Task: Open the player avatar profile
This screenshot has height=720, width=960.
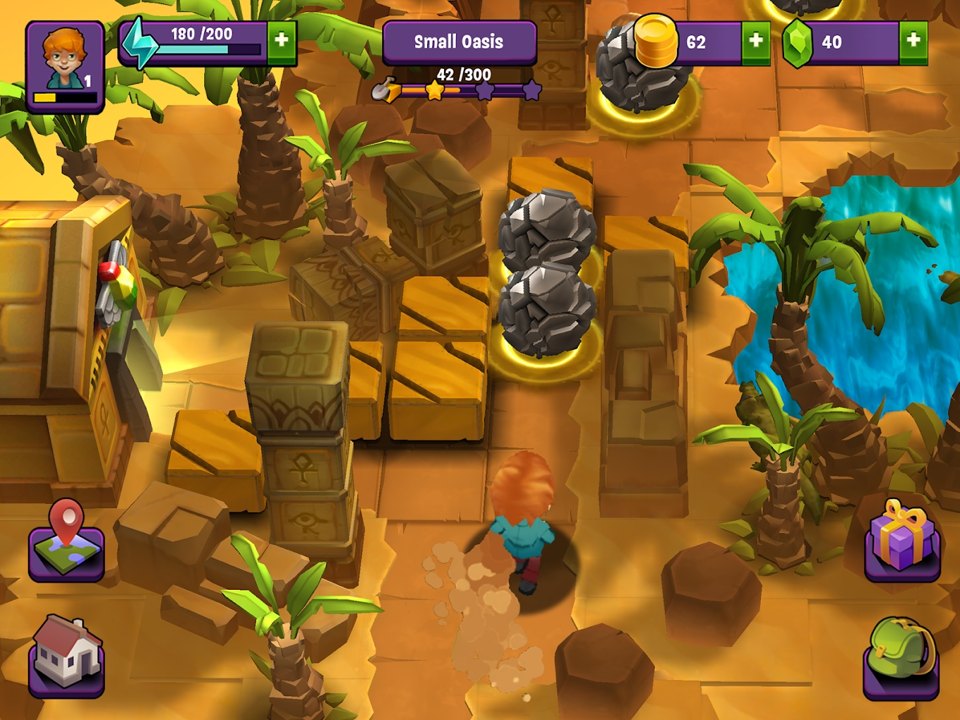Action: [x=65, y=65]
